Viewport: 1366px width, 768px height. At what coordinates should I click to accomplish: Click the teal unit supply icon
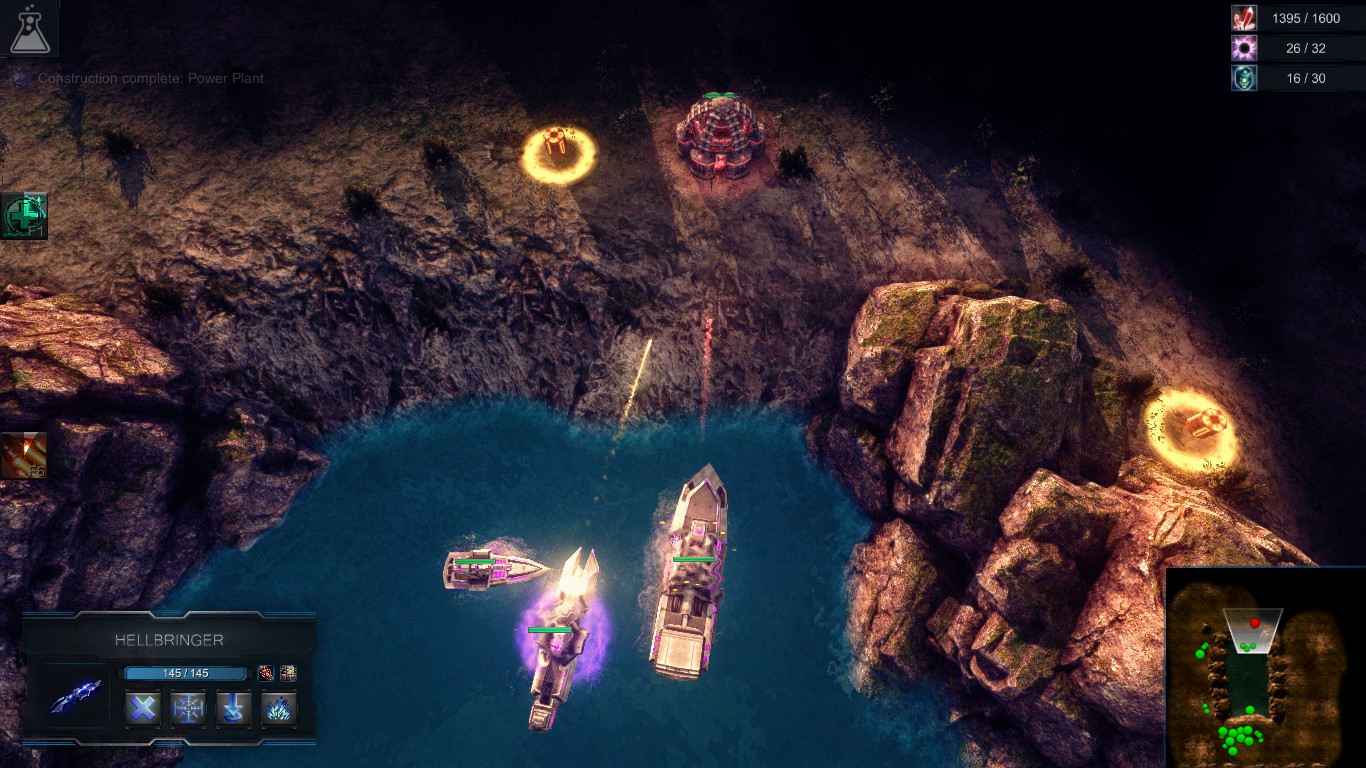point(1244,78)
